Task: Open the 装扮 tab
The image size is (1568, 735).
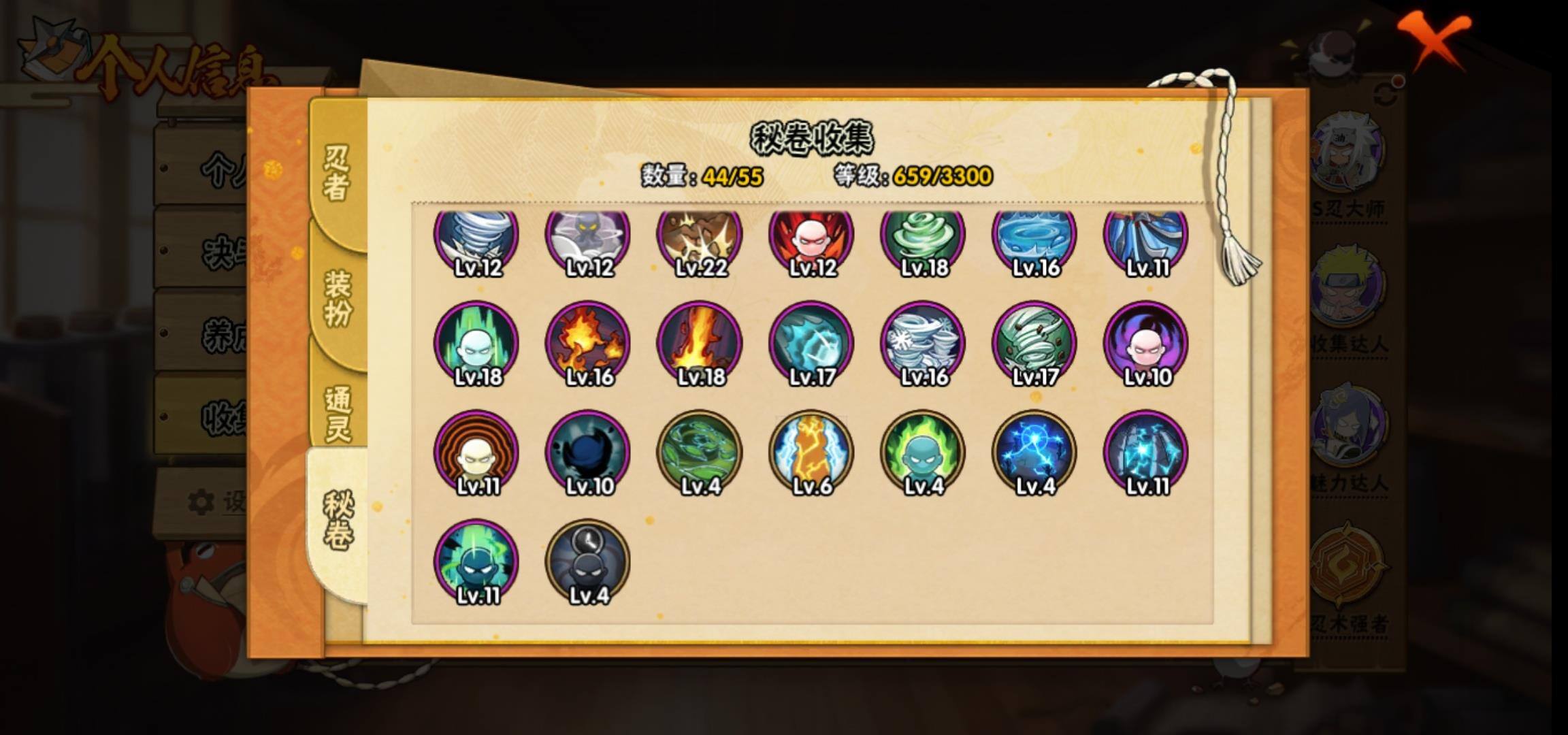Action: 337,297
